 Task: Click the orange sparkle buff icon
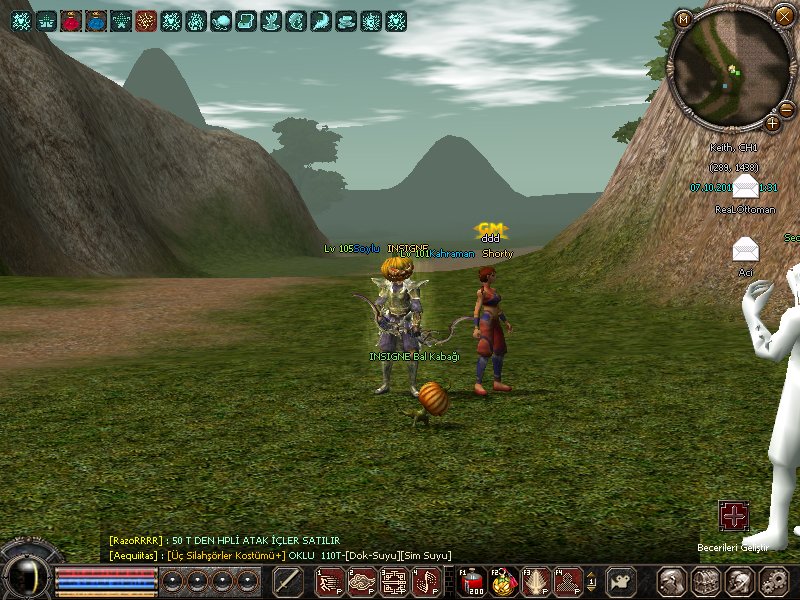coord(146,20)
